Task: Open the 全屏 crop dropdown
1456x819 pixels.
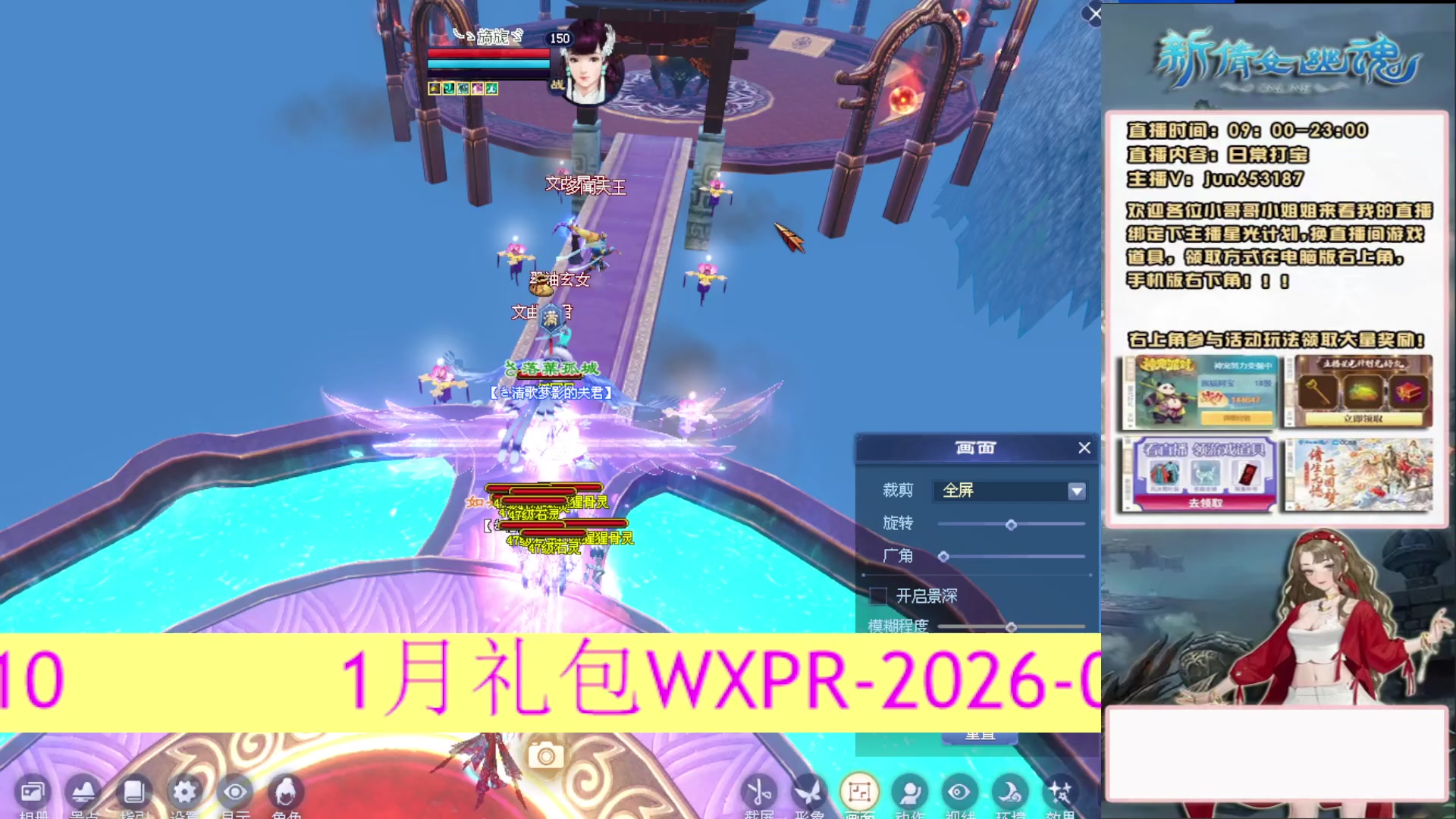Action: coord(1009,491)
